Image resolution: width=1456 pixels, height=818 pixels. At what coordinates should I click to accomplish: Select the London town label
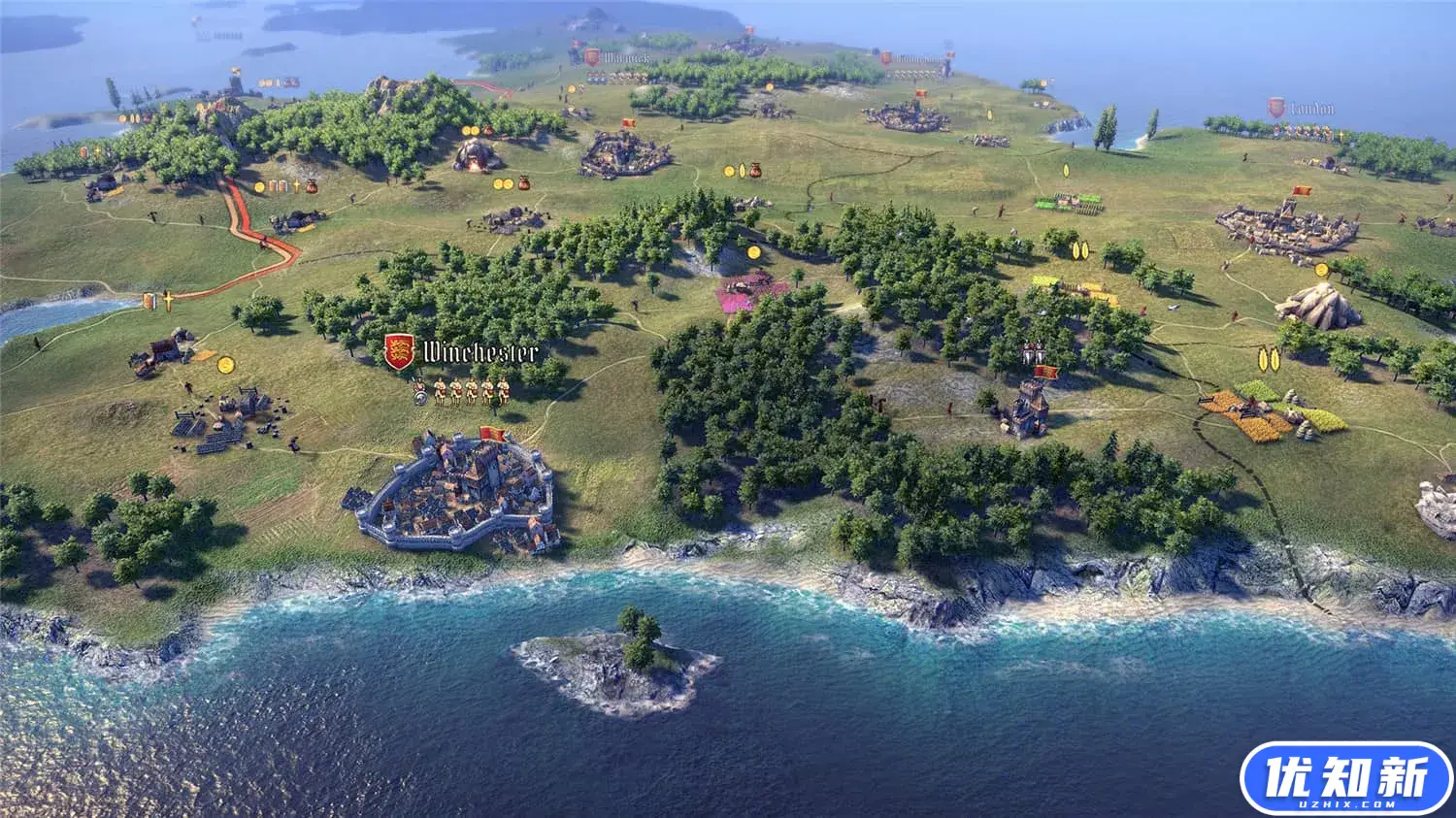coord(1311,109)
